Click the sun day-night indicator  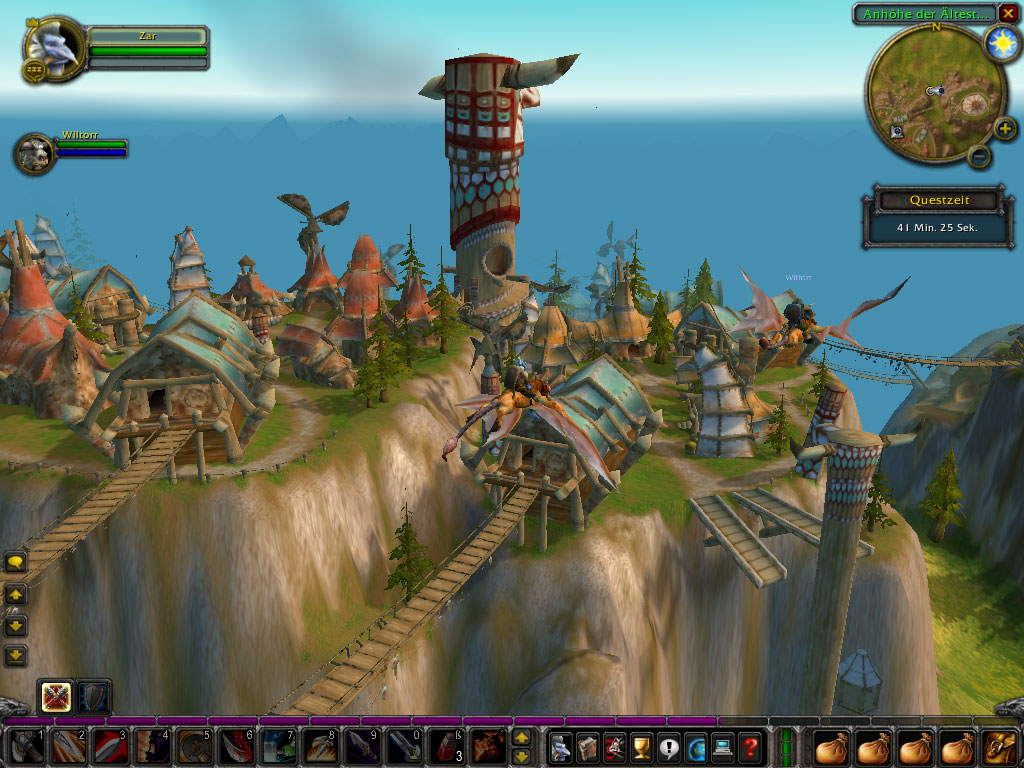pos(1000,43)
